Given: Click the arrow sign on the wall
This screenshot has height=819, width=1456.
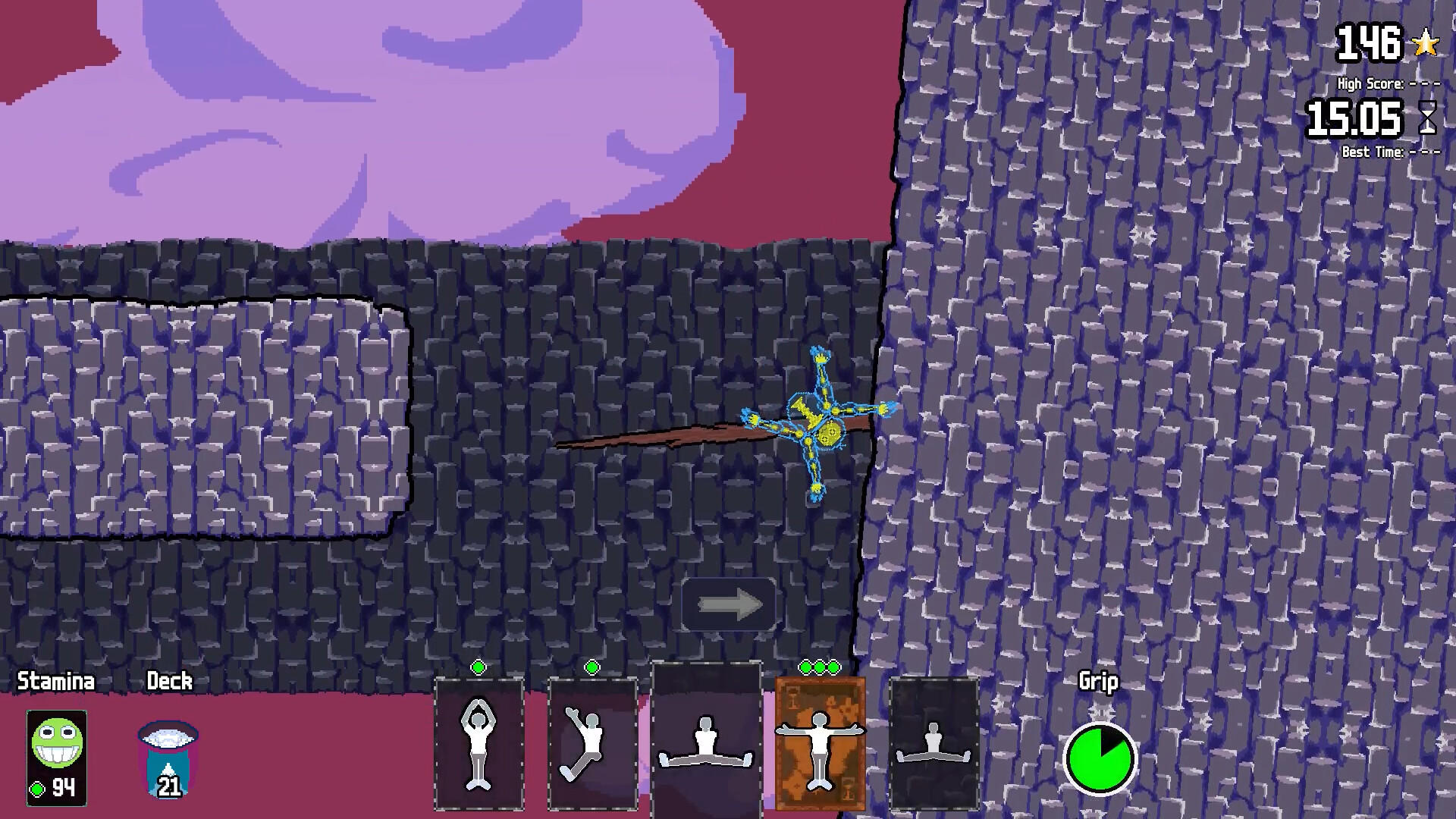Looking at the screenshot, I should [x=727, y=603].
